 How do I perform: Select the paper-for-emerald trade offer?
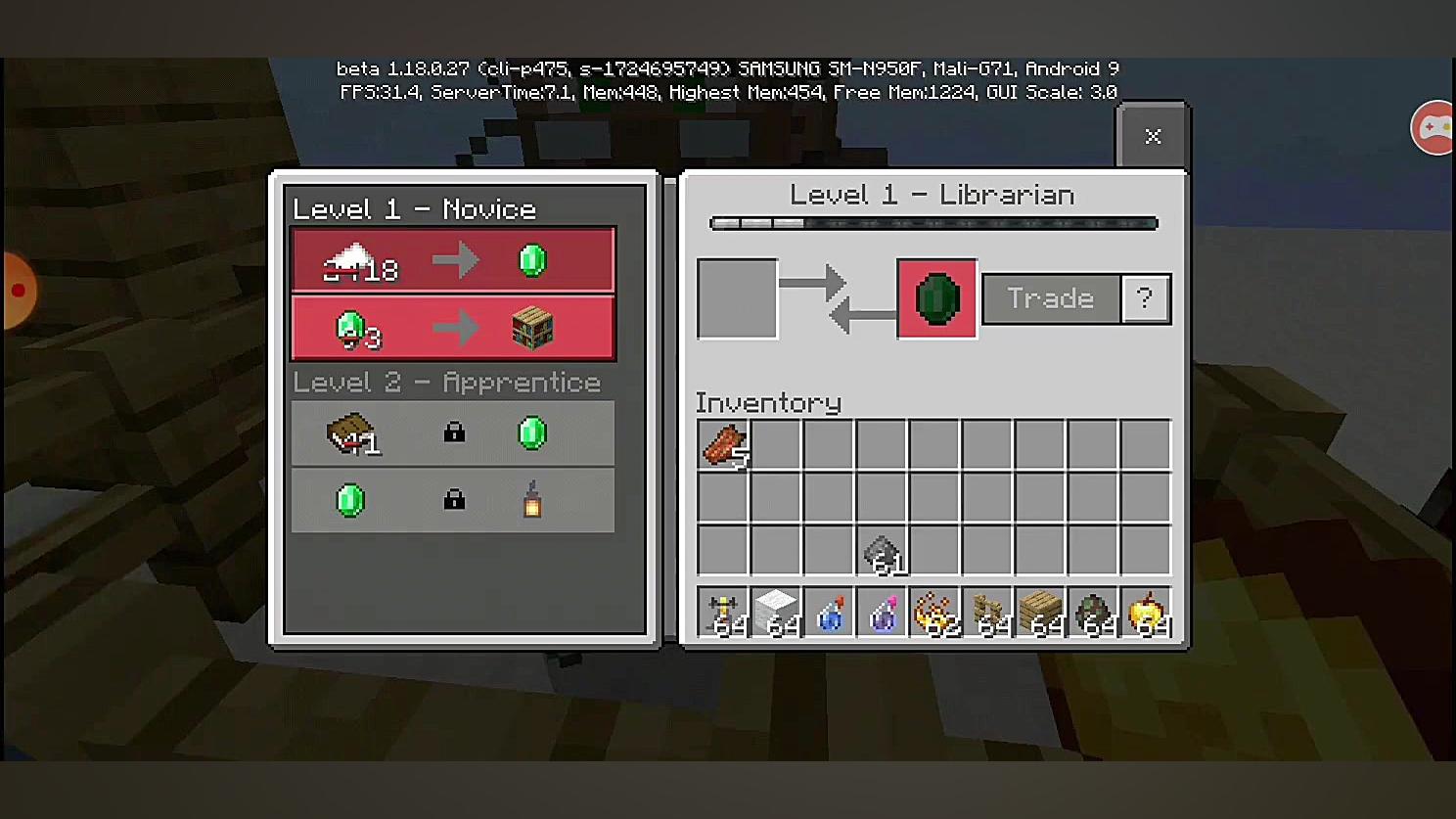coord(452,260)
